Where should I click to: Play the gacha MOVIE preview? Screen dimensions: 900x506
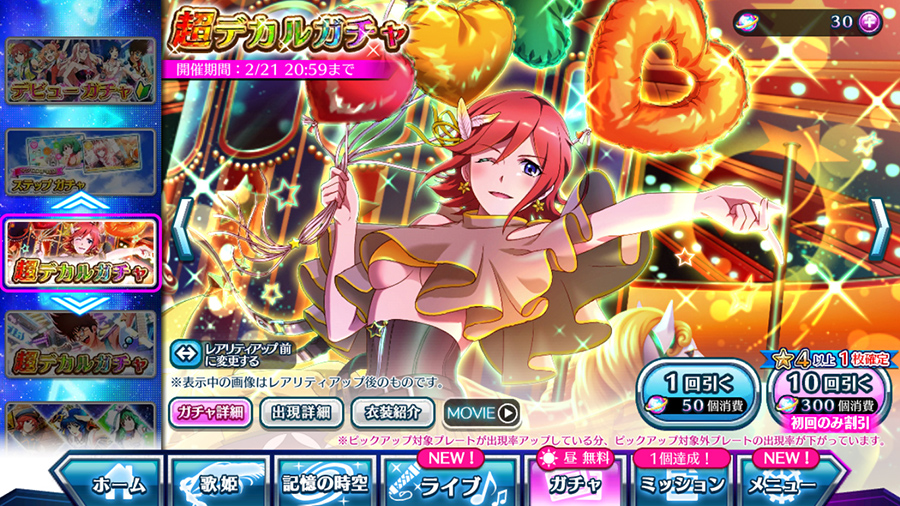(x=481, y=411)
